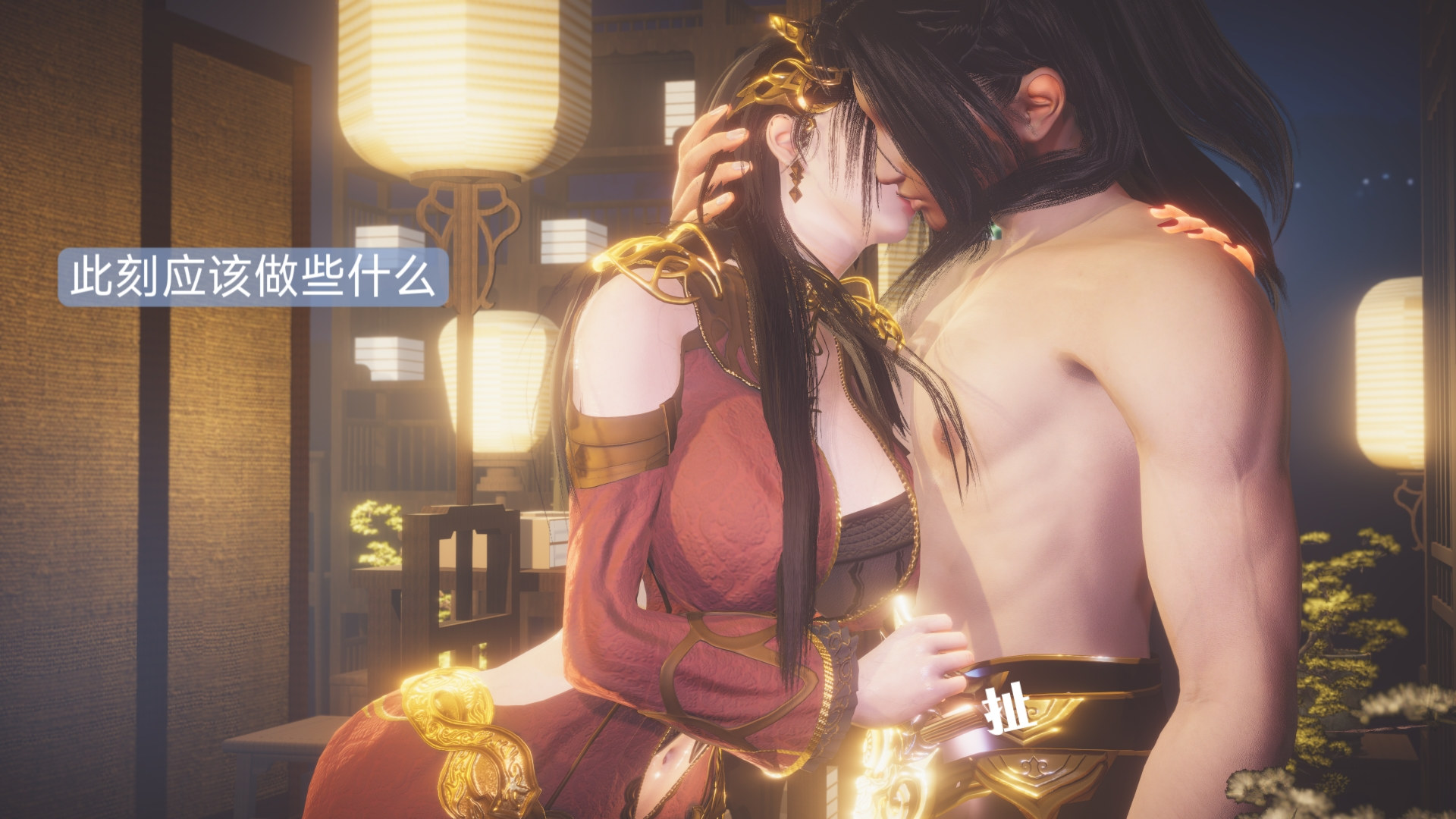Choose the 扯 (pull) action prompt

tap(1006, 708)
